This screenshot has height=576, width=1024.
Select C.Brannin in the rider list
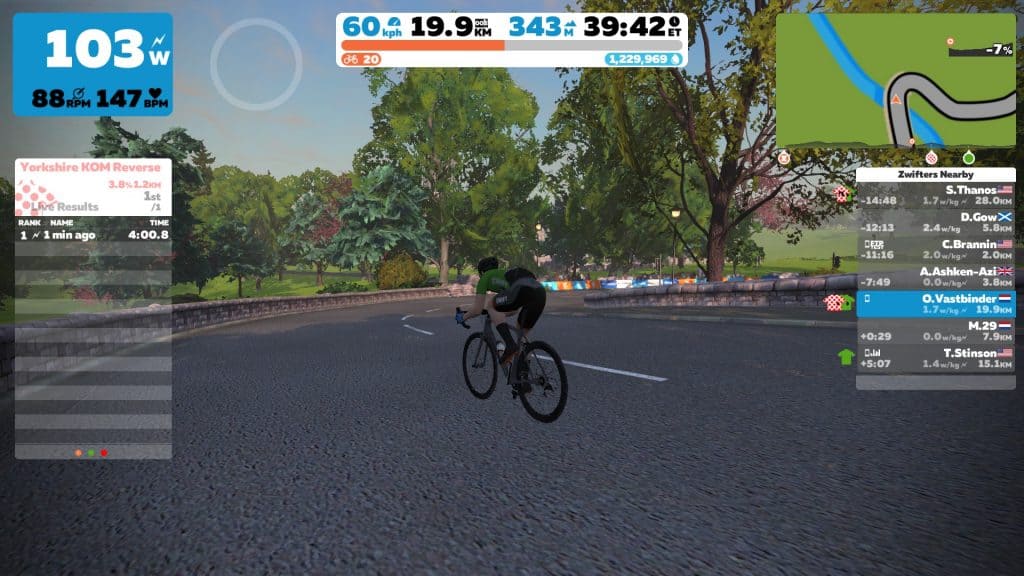[936, 249]
